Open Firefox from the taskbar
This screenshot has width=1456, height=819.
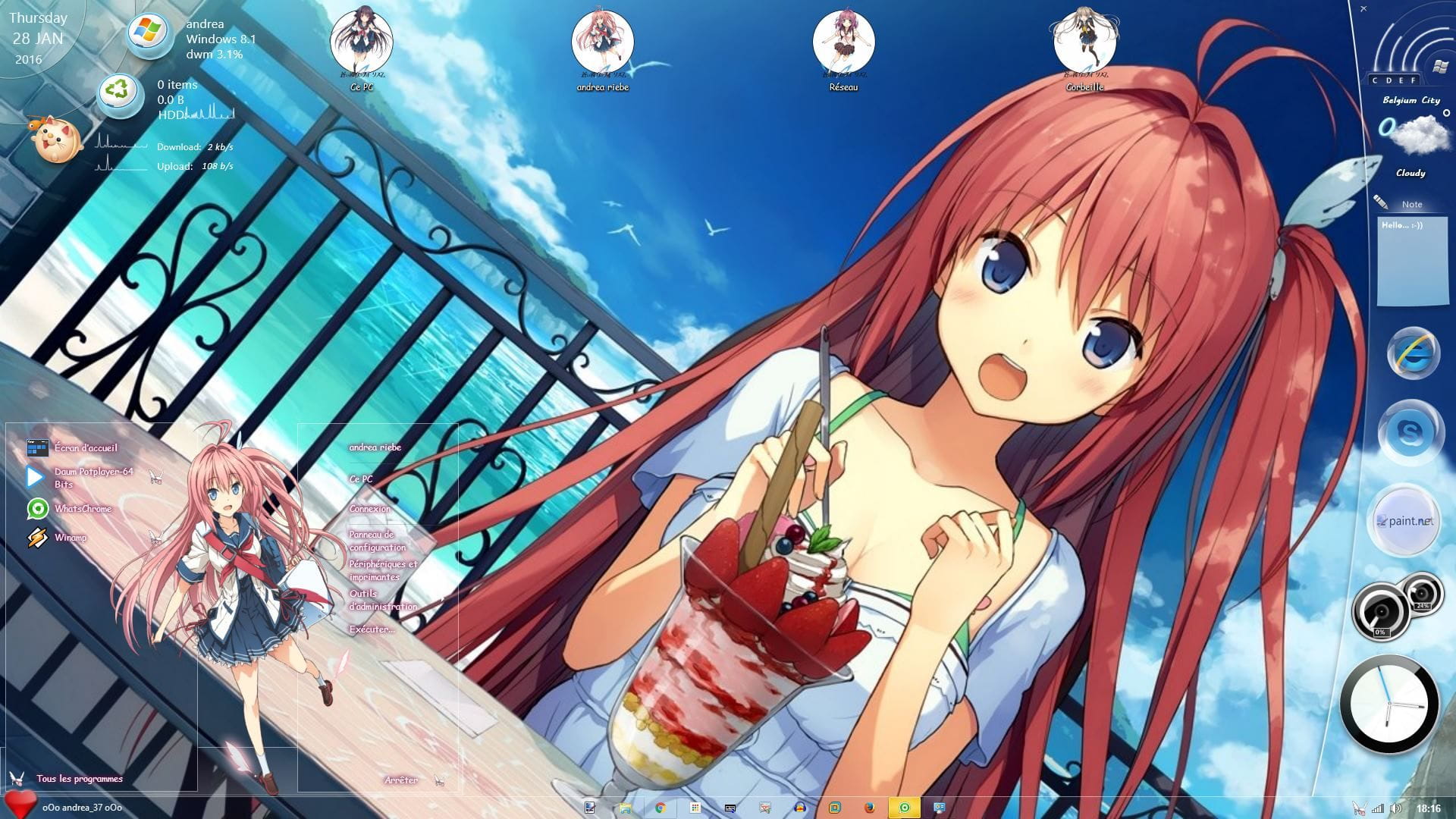[x=870, y=807]
